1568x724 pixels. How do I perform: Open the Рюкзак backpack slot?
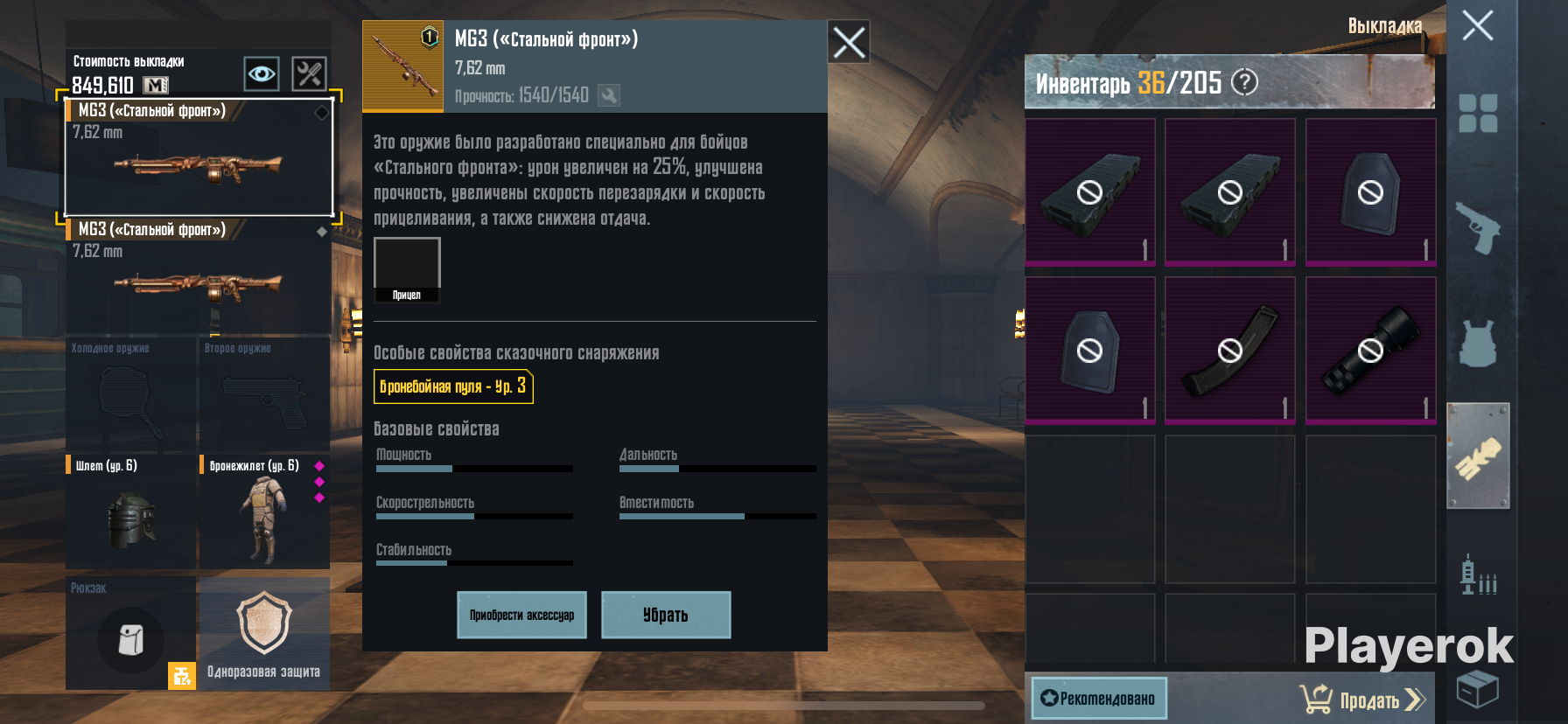click(131, 633)
